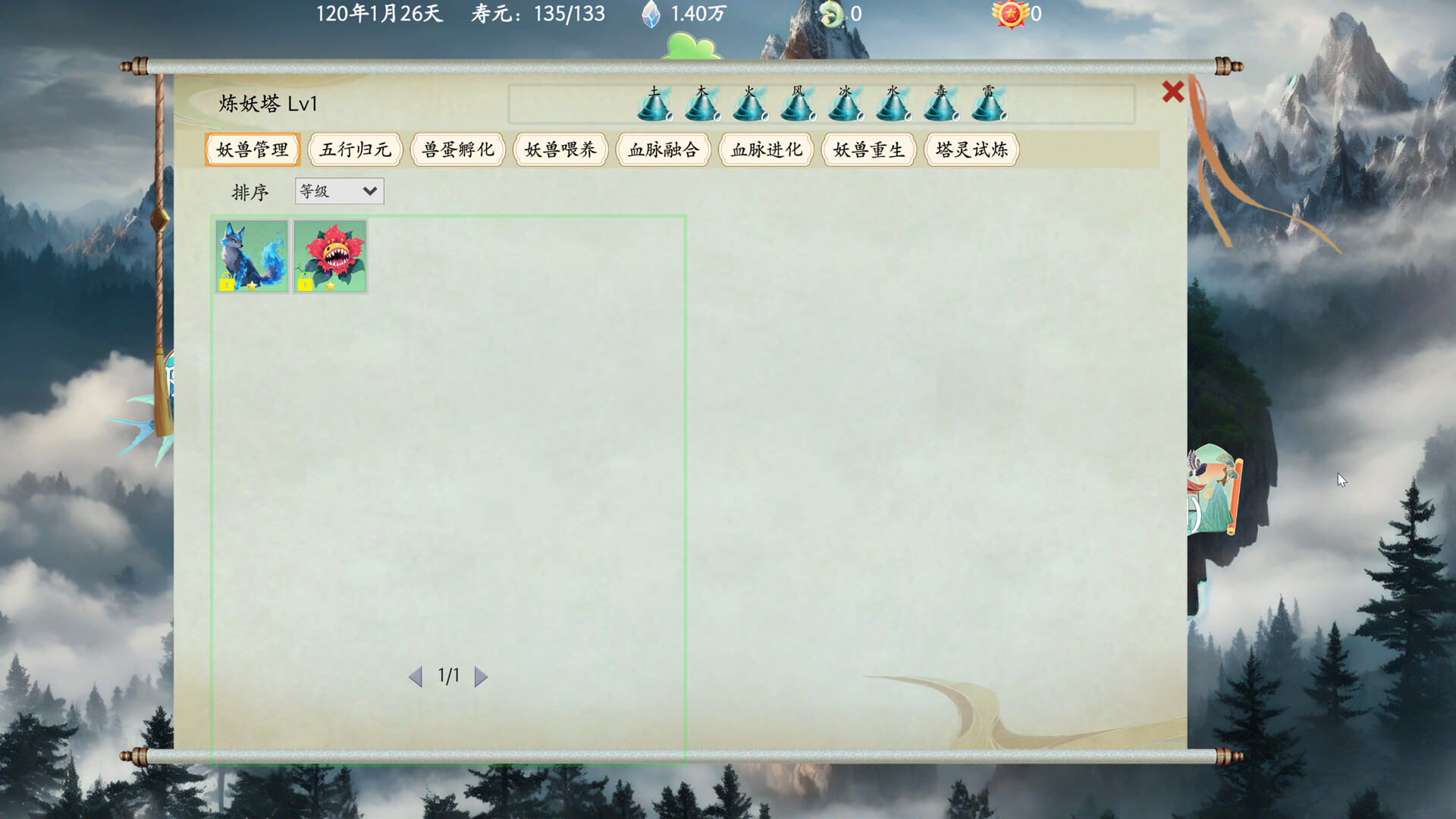The height and width of the screenshot is (819, 1456).
Task: Click the 水 (Water) element bell icon
Action: pyautogui.click(x=893, y=106)
